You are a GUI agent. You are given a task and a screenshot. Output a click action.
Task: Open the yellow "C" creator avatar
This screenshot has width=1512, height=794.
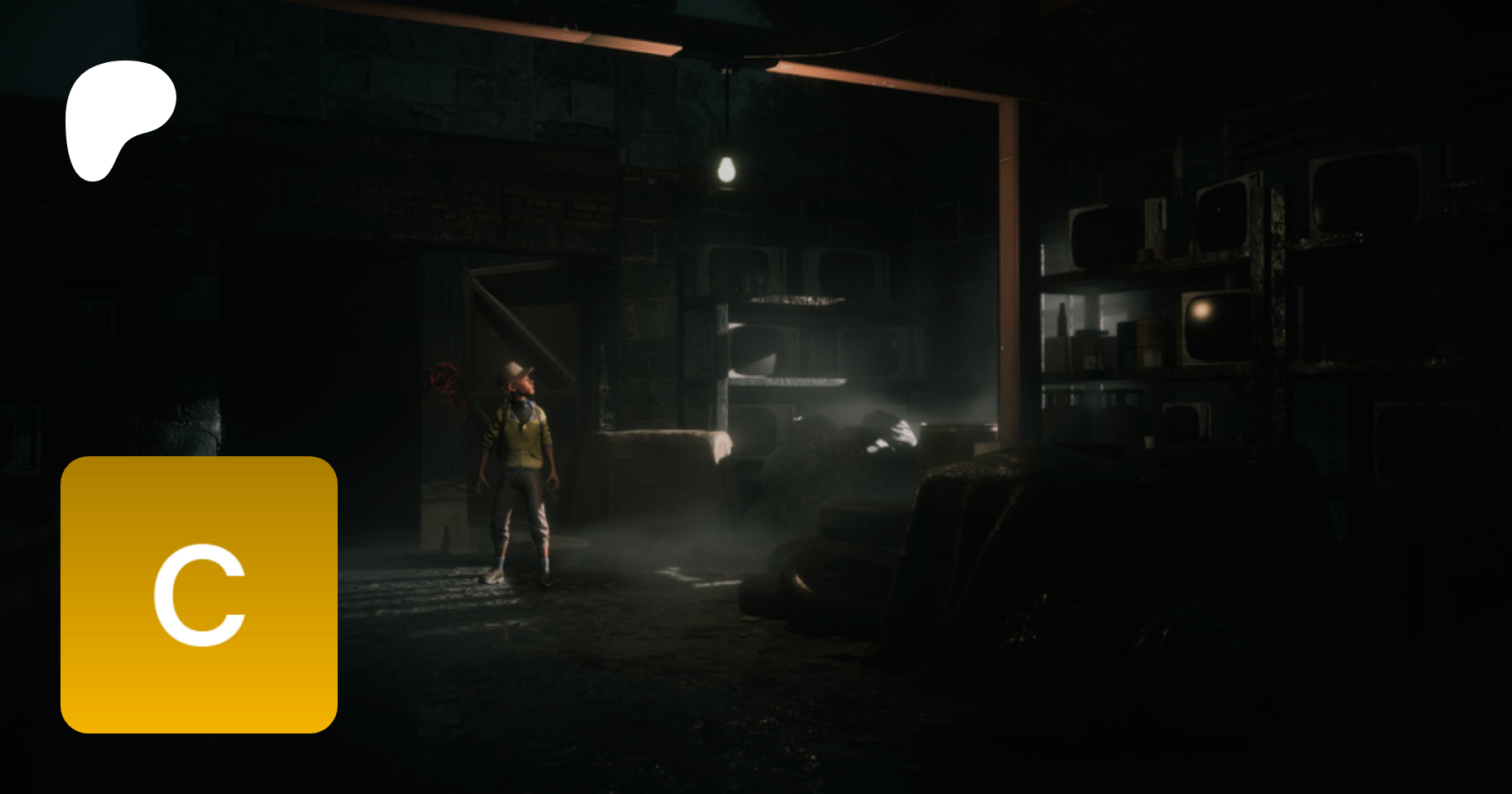coord(199,595)
